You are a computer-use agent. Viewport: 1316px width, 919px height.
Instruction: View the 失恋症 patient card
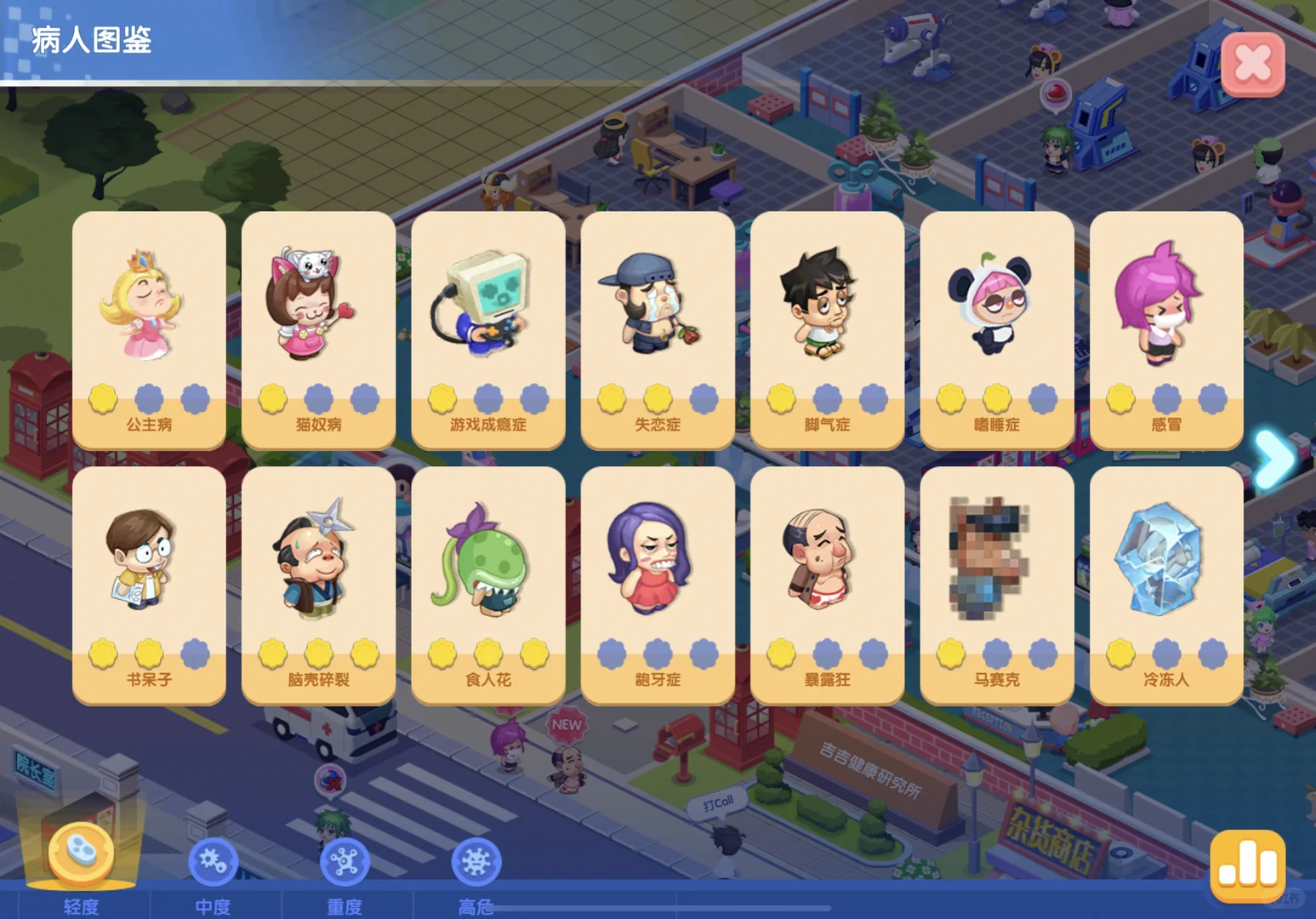click(x=658, y=329)
